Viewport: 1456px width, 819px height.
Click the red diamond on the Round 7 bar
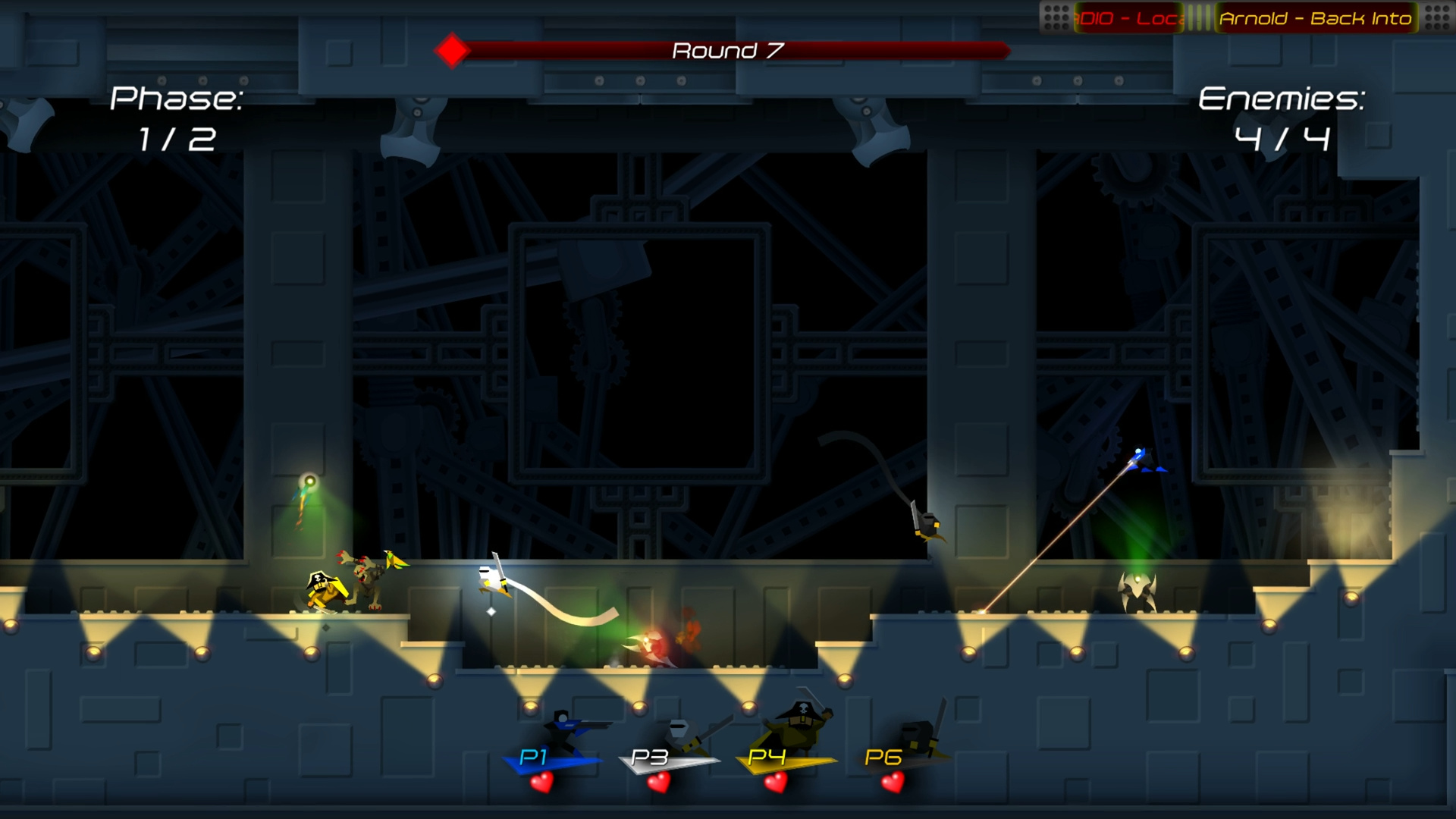[x=453, y=50]
